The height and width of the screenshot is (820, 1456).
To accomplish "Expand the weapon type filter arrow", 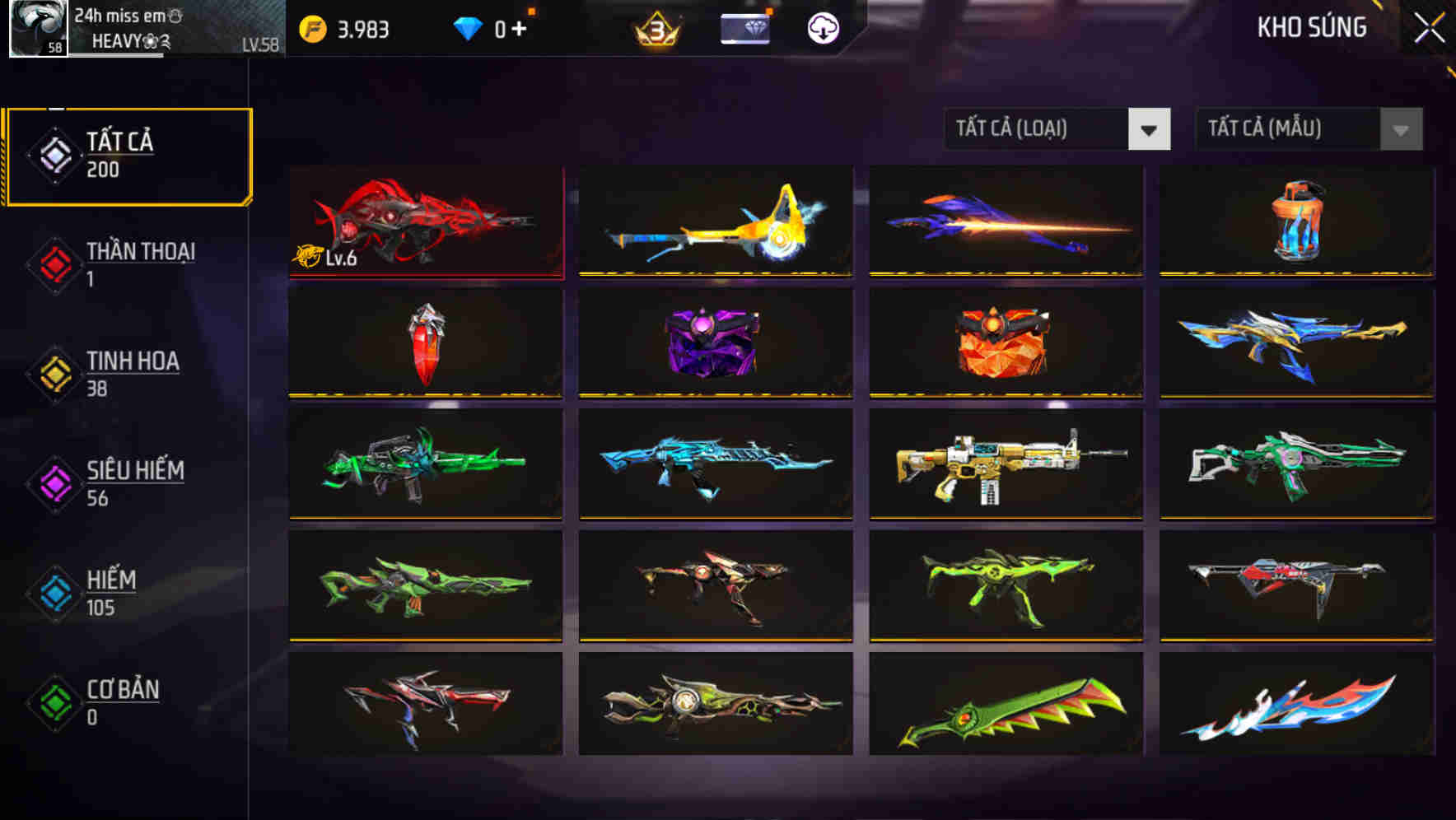I will [1150, 129].
